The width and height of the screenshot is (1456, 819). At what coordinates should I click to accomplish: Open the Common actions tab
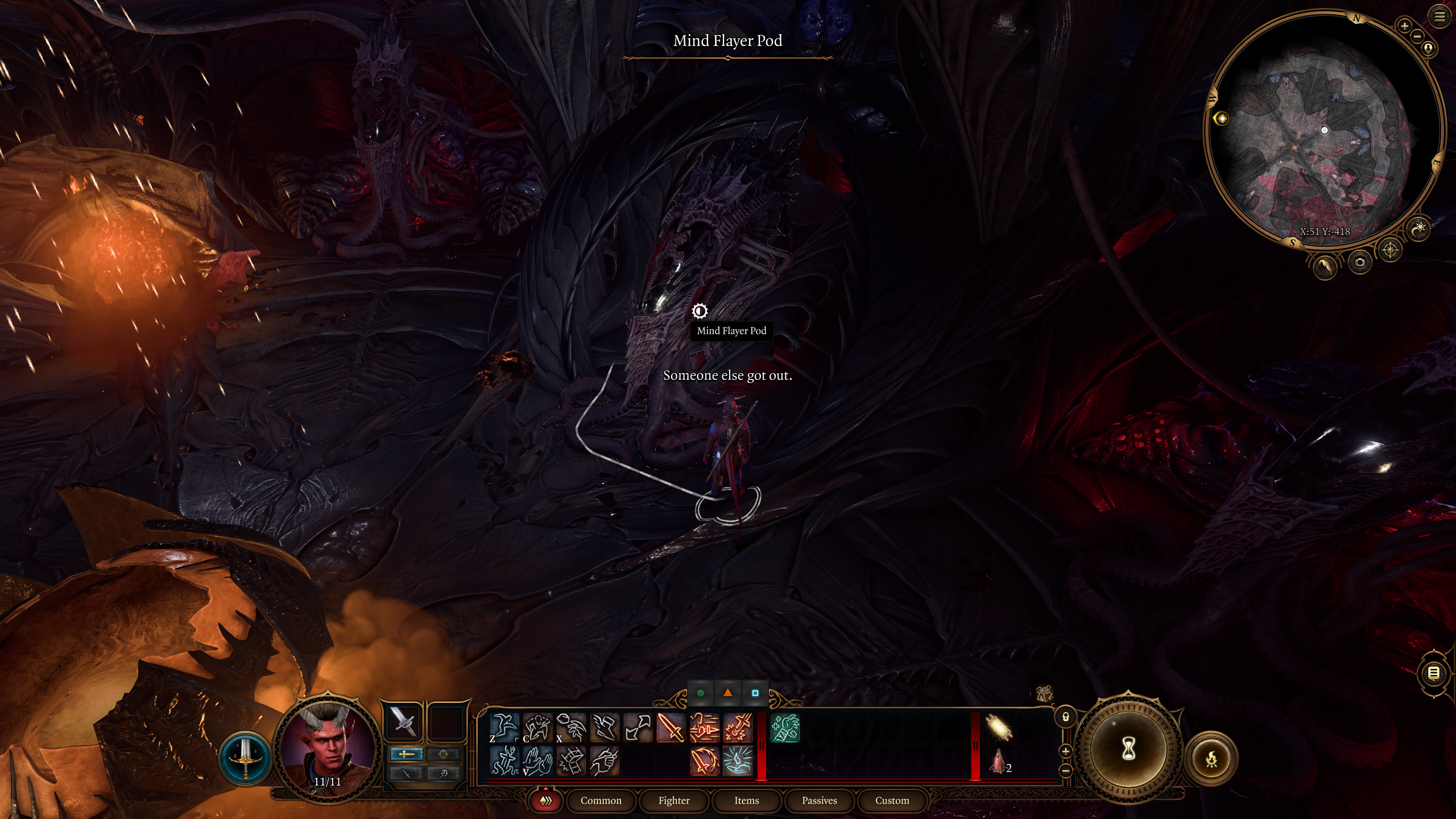[x=601, y=801]
